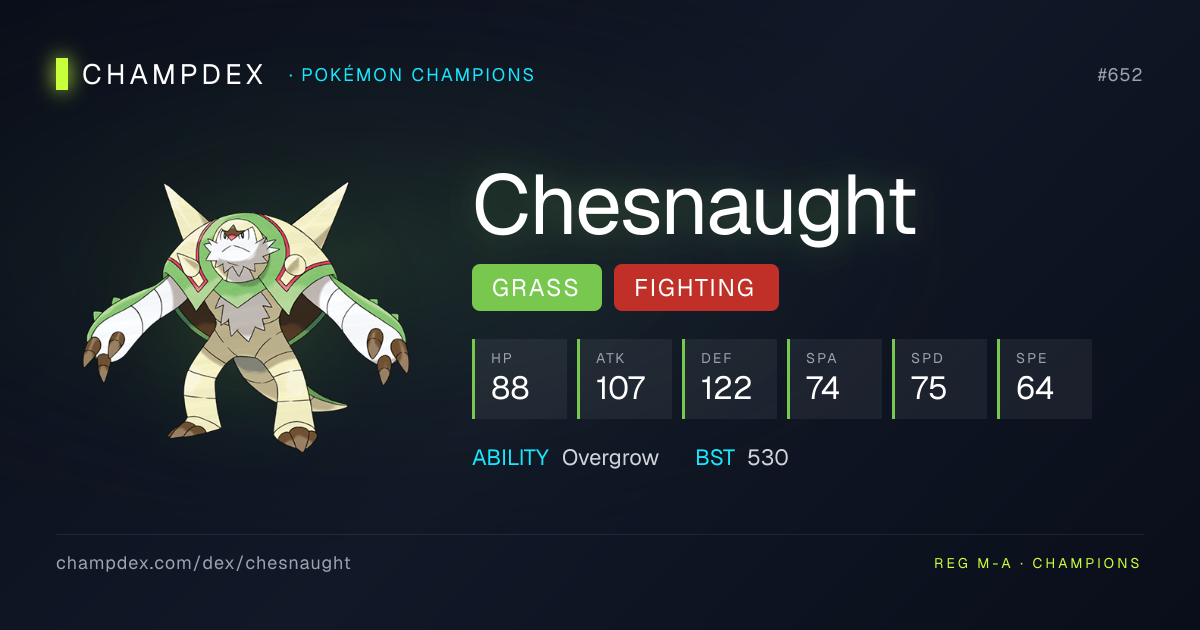
Task: Click the ChampDex logo
Action: point(160,75)
